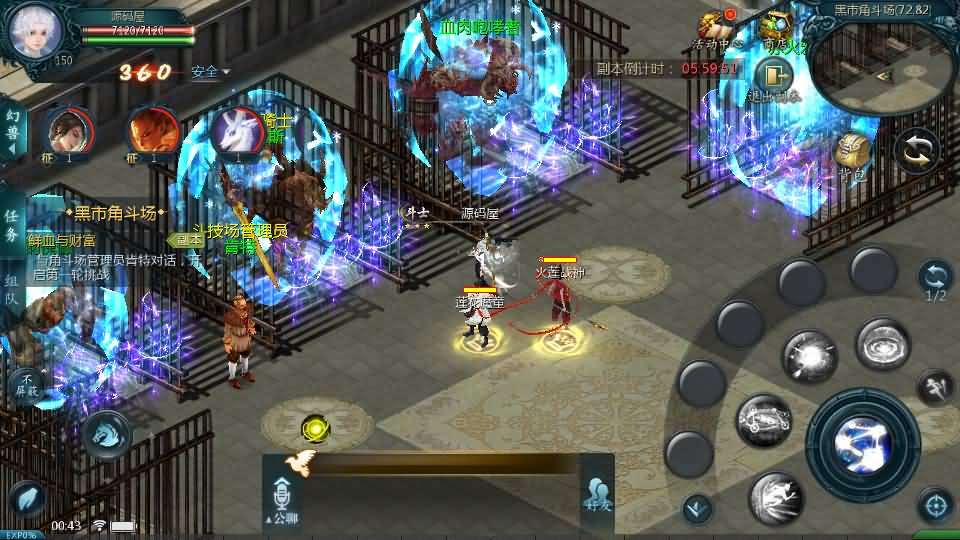The width and height of the screenshot is (960, 540).
Task: Select the white rabbit pet portrait
Action: [x=237, y=132]
